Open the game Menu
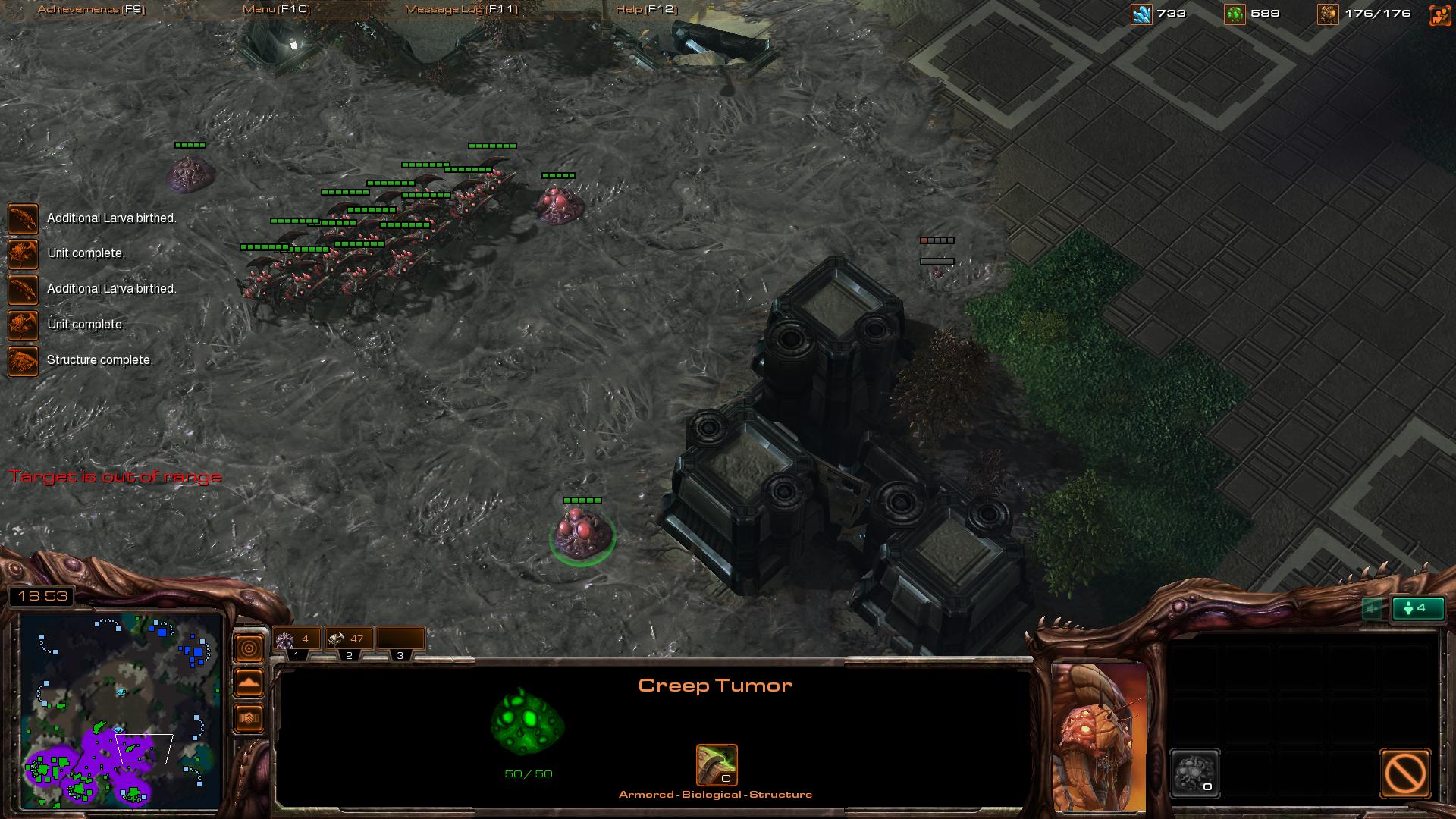Screen dimensions: 1456x819 276,9
